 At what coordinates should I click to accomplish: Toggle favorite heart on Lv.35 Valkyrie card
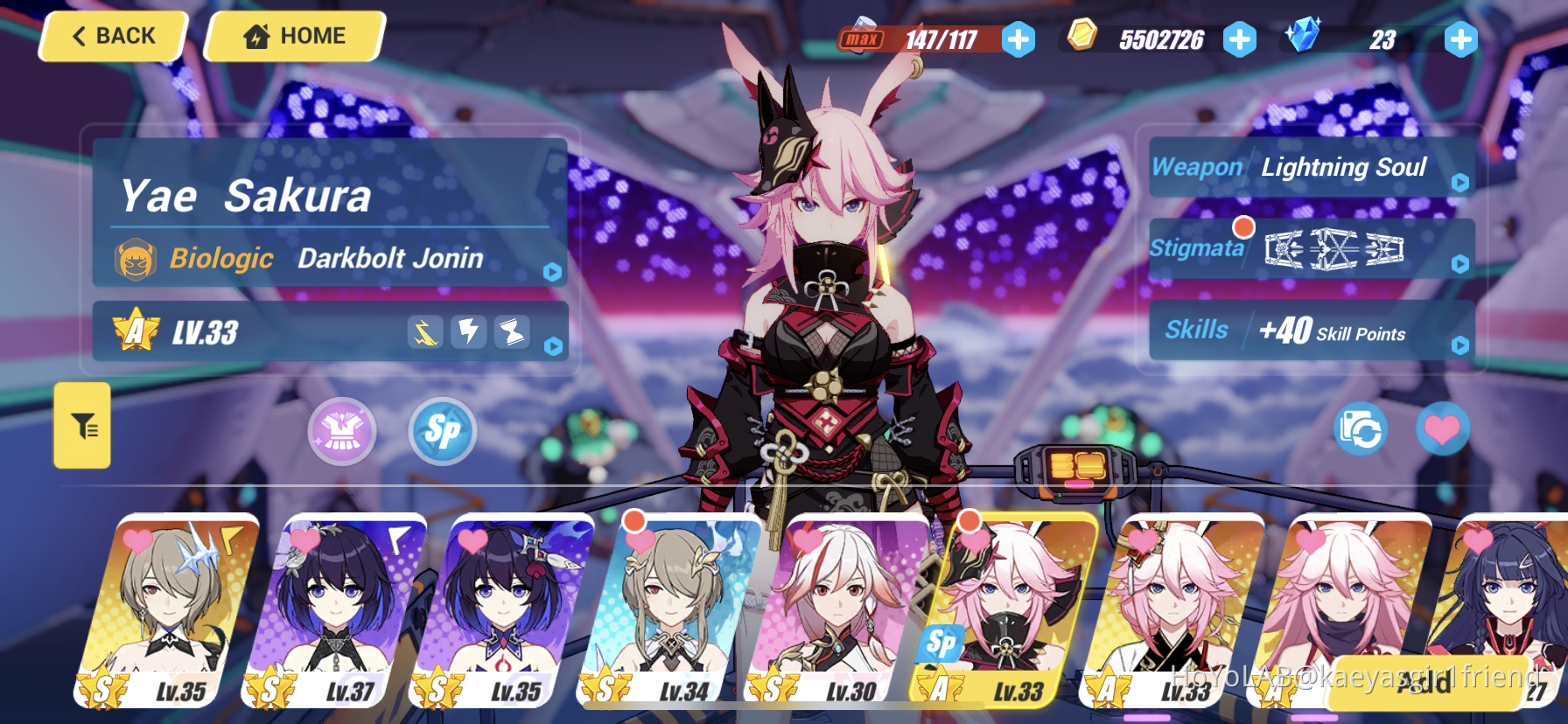click(136, 541)
